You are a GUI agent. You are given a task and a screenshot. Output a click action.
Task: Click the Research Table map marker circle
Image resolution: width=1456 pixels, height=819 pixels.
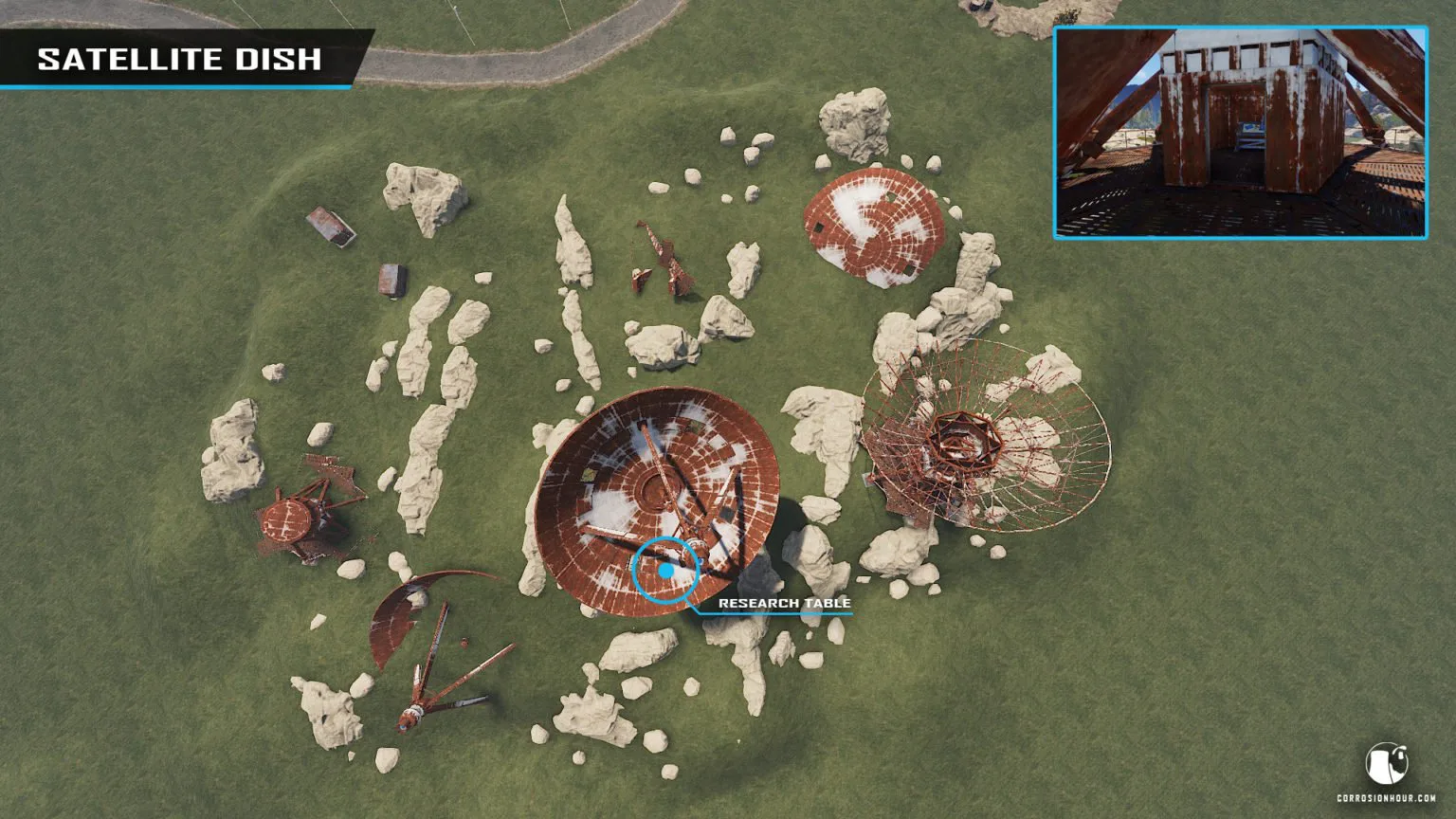click(x=665, y=570)
